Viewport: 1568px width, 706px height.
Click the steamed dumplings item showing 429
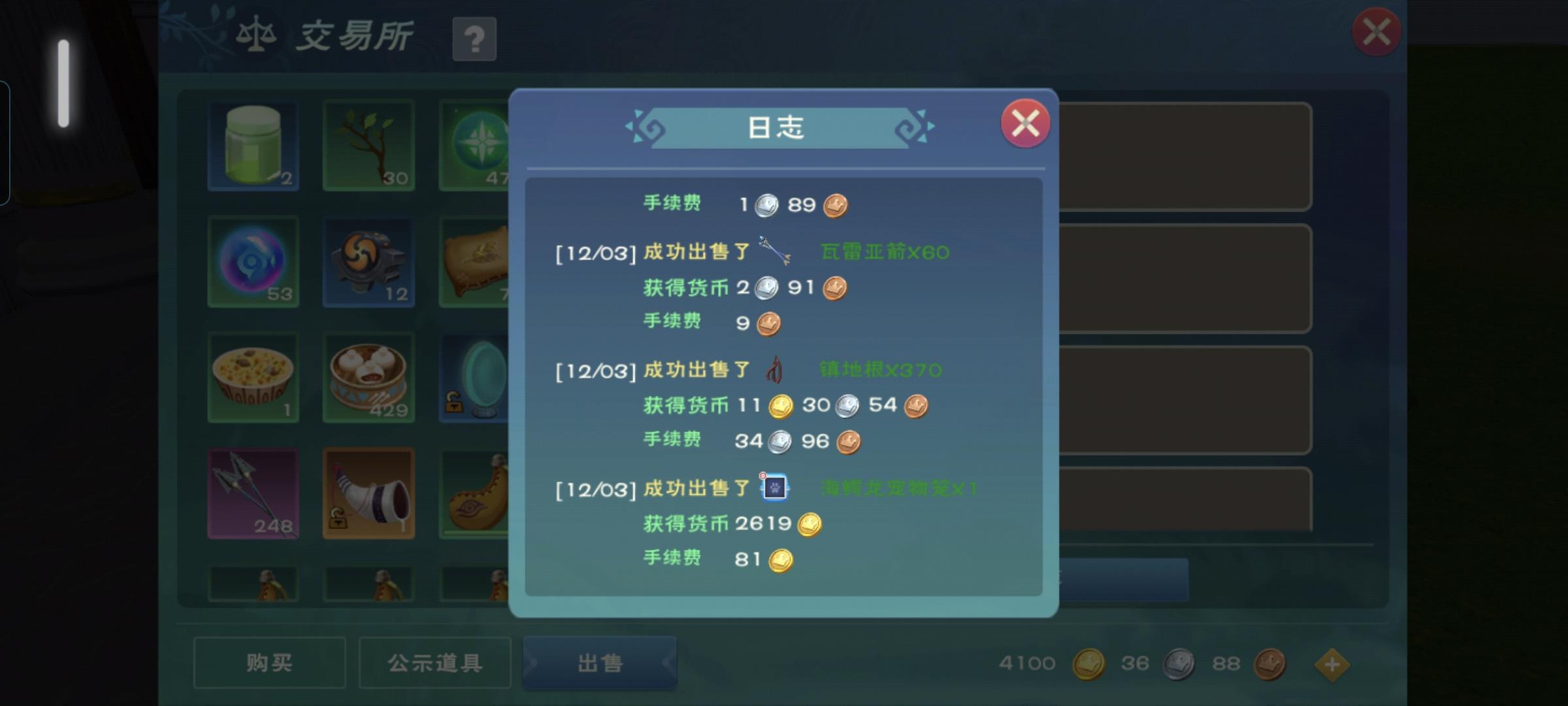click(368, 377)
